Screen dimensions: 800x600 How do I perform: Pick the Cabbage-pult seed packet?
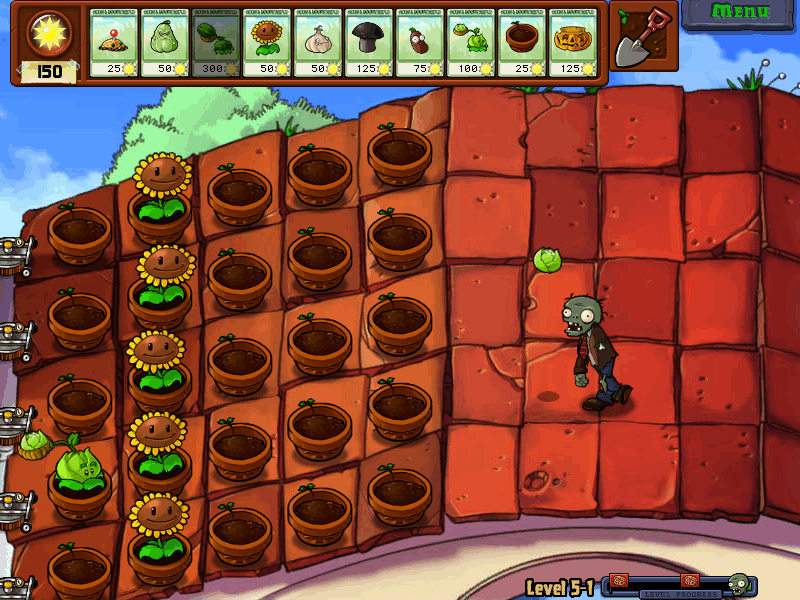[x=471, y=44]
